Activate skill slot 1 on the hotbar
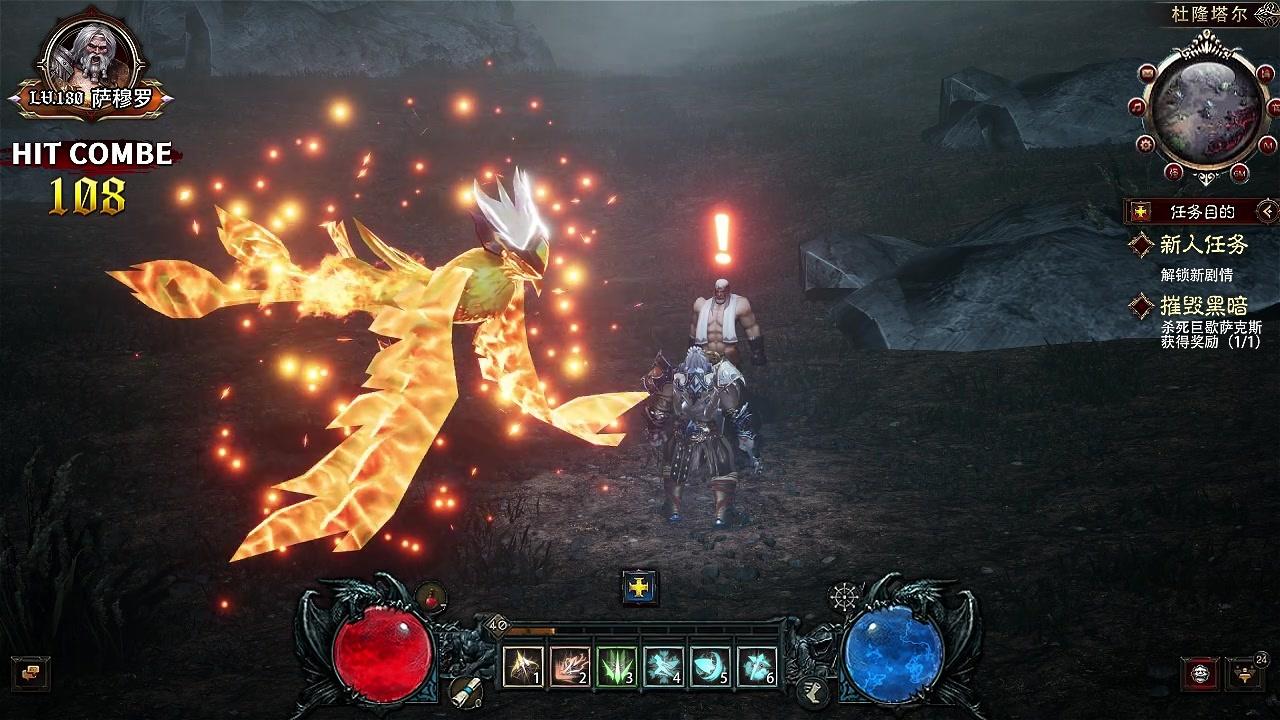The width and height of the screenshot is (1280, 720). (523, 666)
